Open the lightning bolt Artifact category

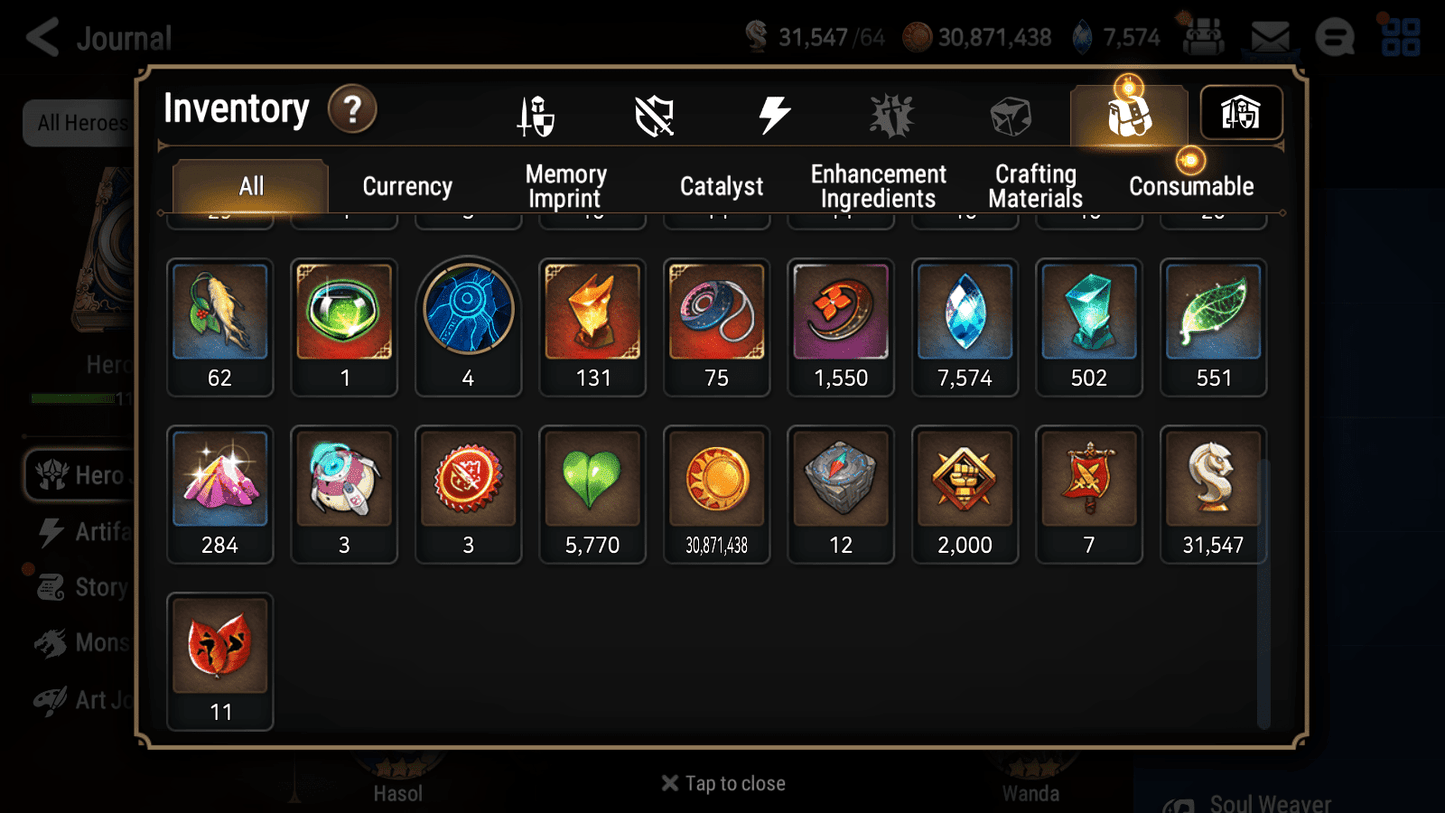pyautogui.click(x=773, y=113)
